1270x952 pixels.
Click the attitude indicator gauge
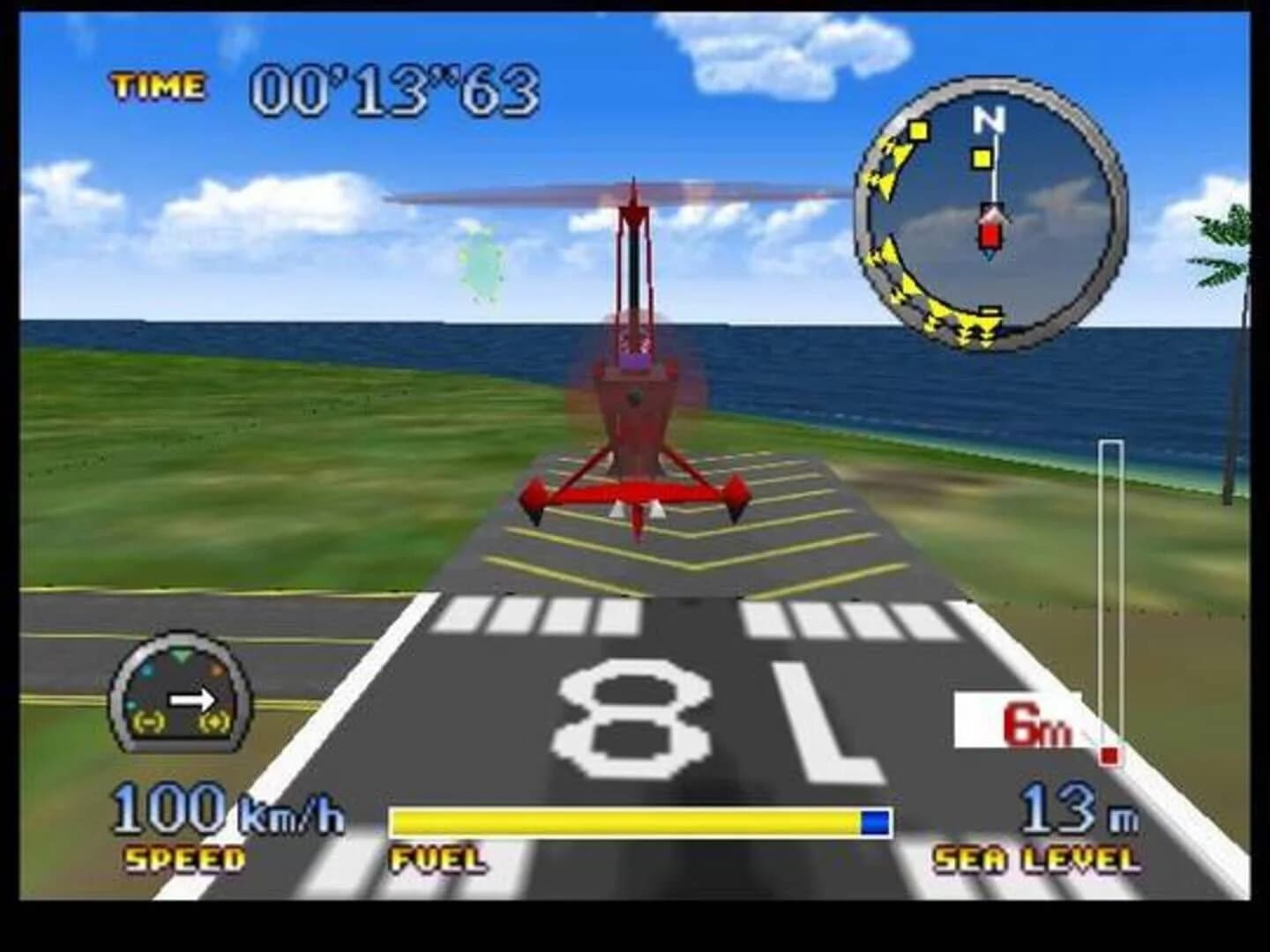click(181, 696)
